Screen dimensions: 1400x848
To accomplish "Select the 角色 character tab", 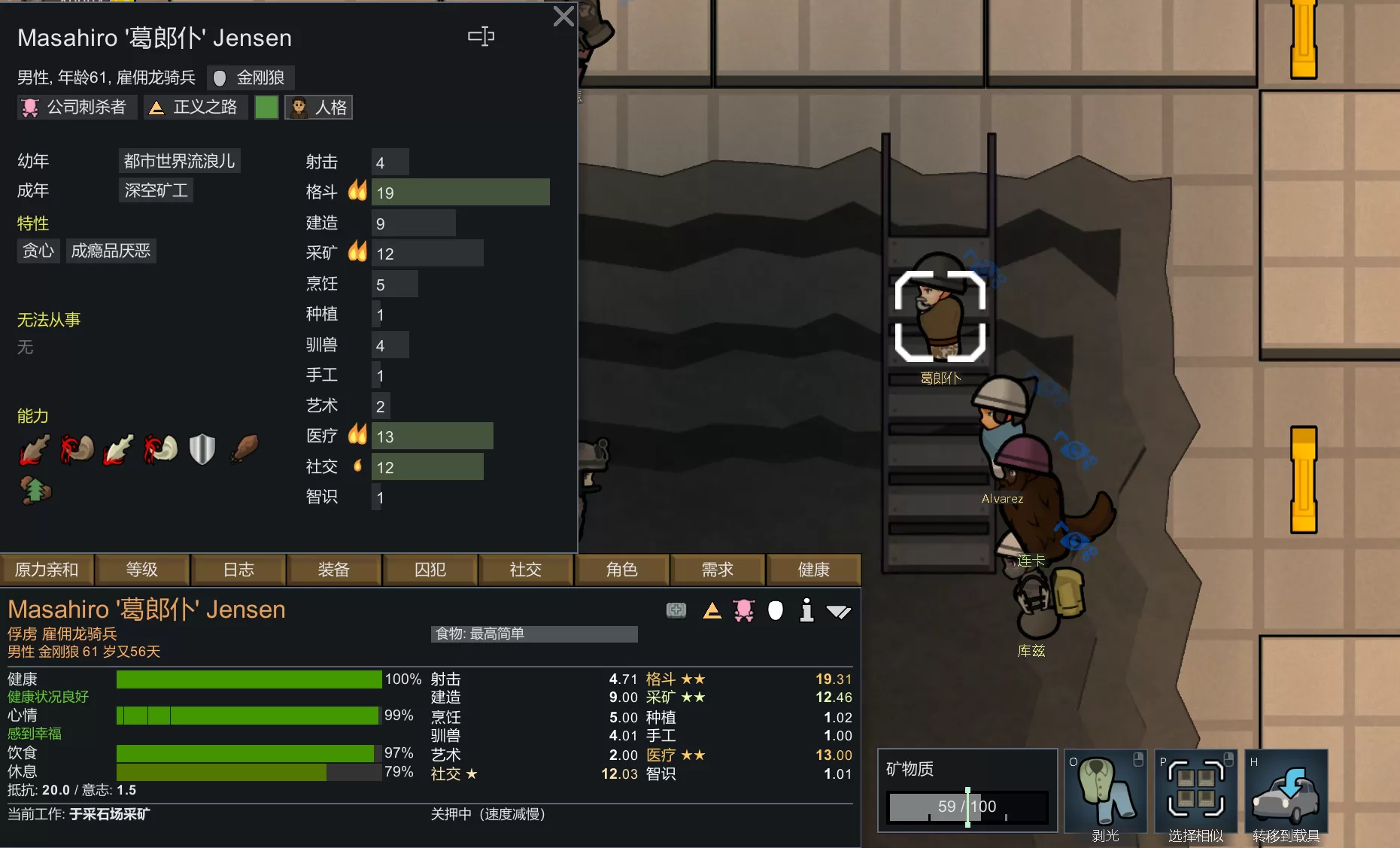I will pos(622,570).
